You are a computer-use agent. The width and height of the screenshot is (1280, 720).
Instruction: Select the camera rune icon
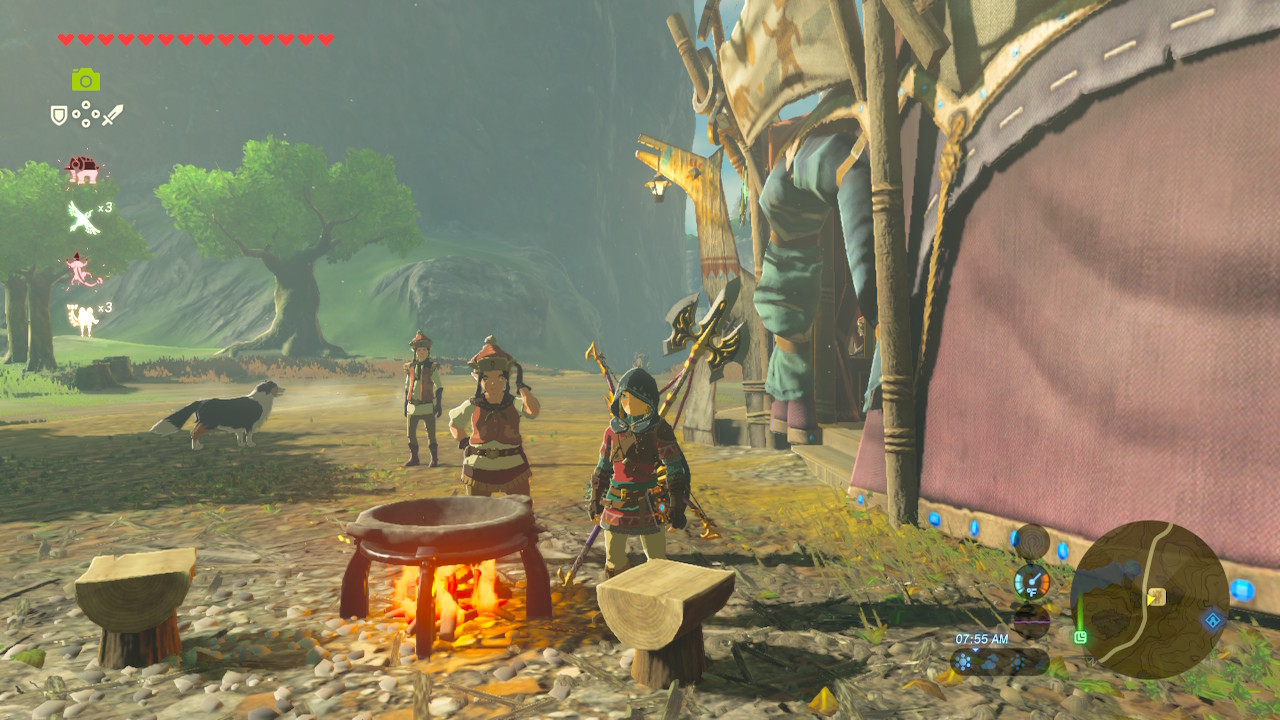pos(84,78)
